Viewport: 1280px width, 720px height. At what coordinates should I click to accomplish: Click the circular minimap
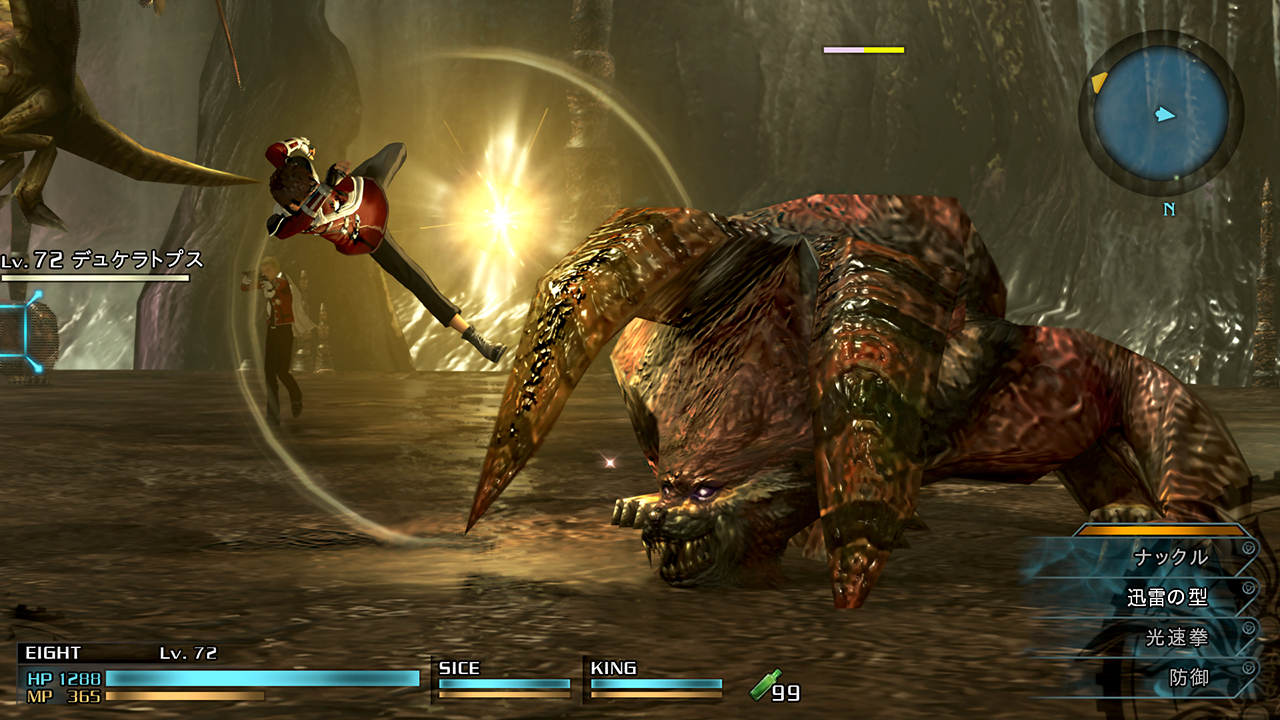(1160, 111)
